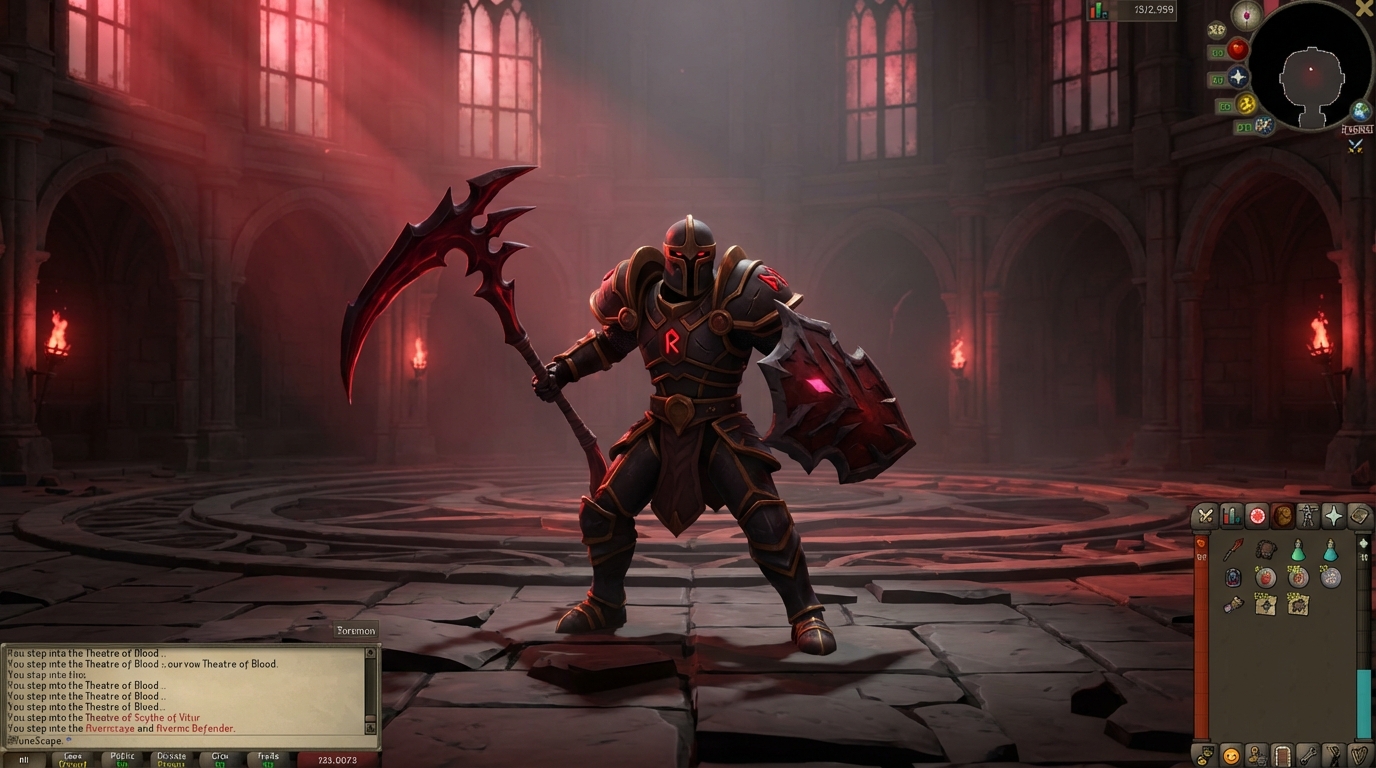
Task: Open the Settings wrench tab
Action: coord(1309,757)
